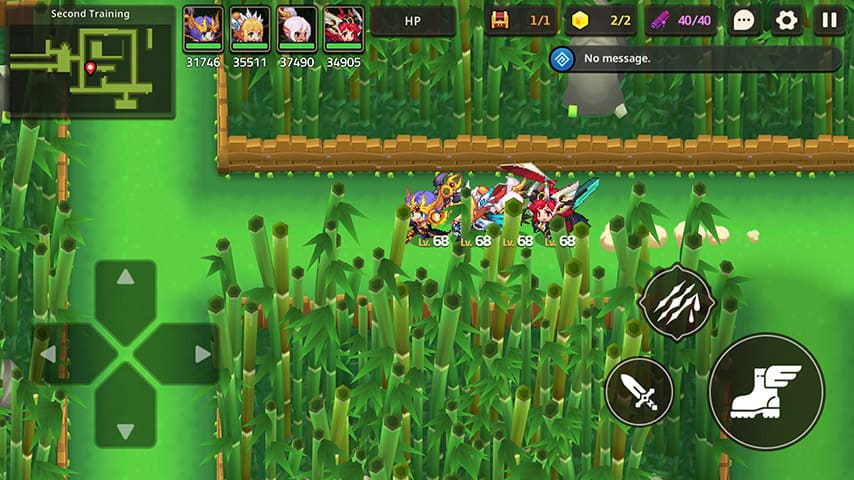
Task: Select the red-haired hero portrait
Action: click(x=343, y=28)
